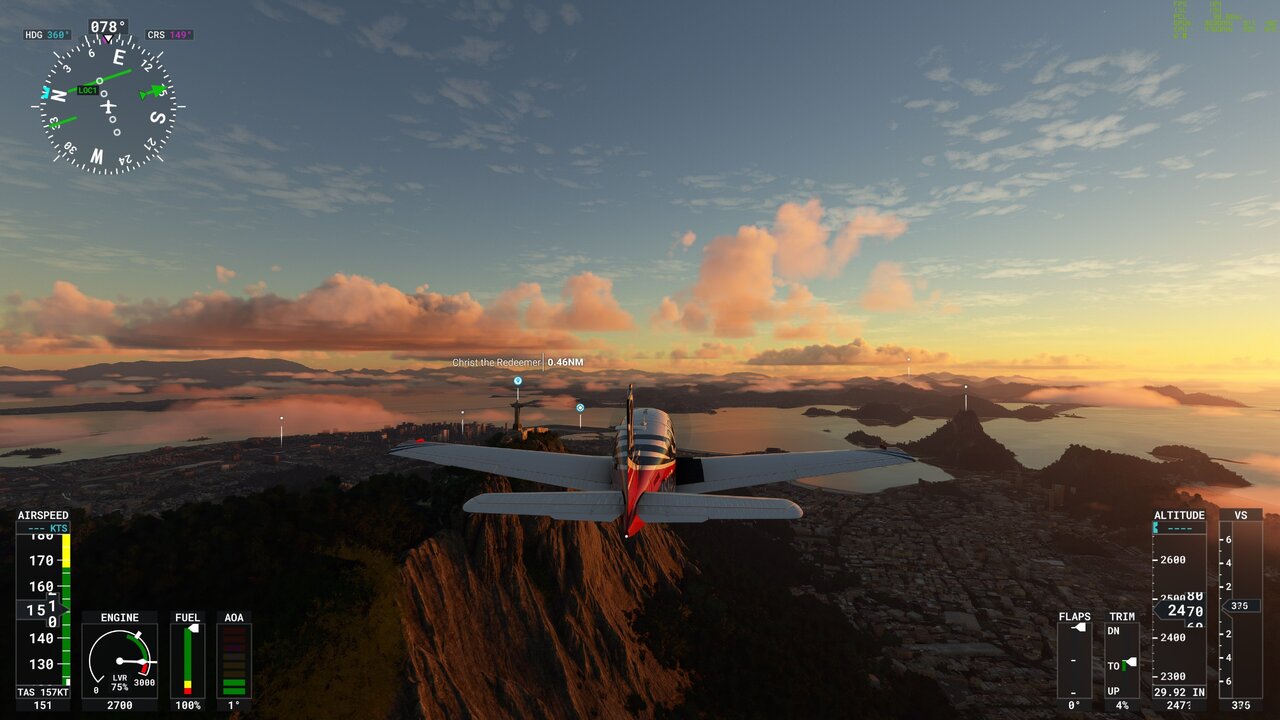
Task: Click the FUEL quantity gauge
Action: [188, 660]
